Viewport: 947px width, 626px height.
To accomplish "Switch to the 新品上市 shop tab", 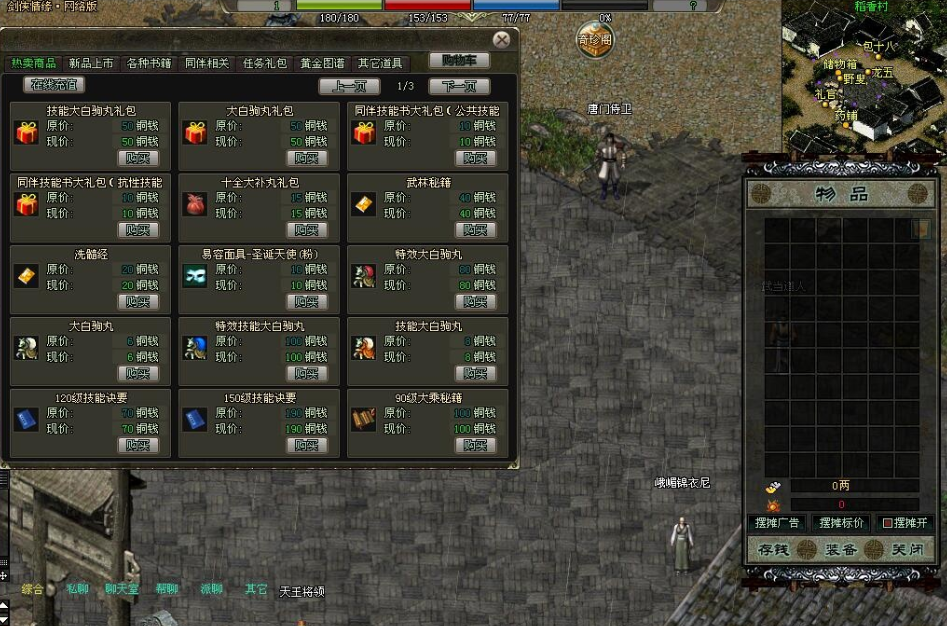I will [x=90, y=63].
